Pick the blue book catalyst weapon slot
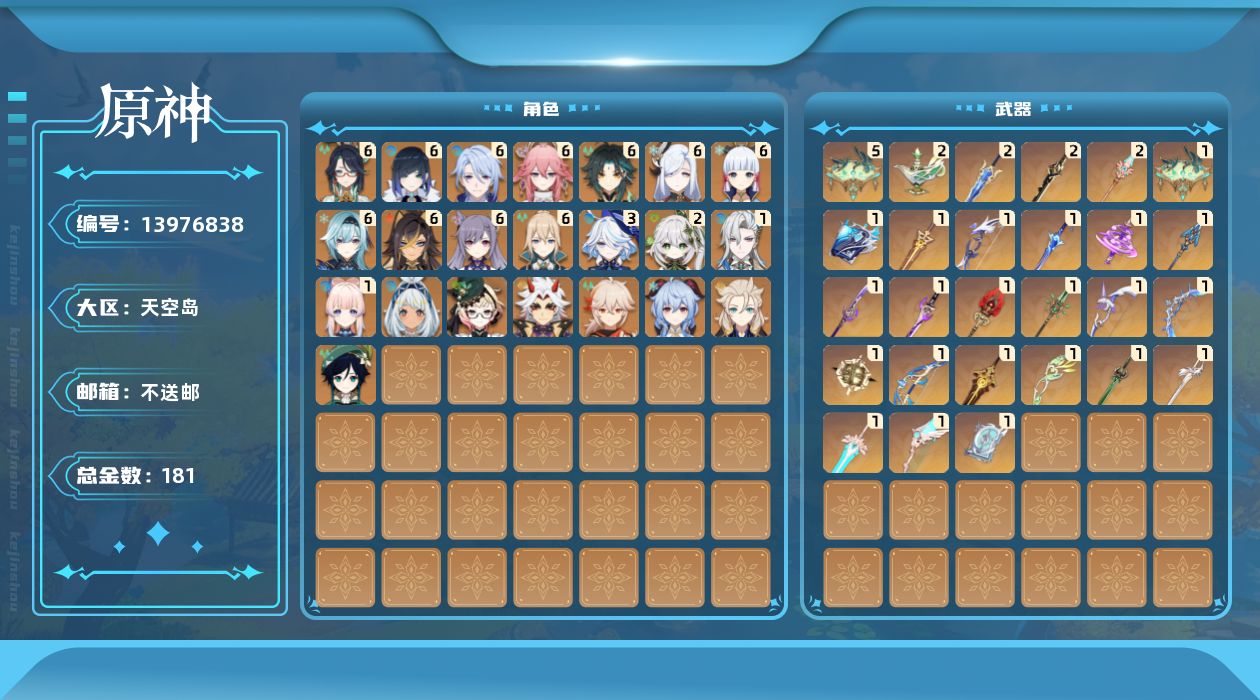1260x700 pixels. (x=853, y=240)
